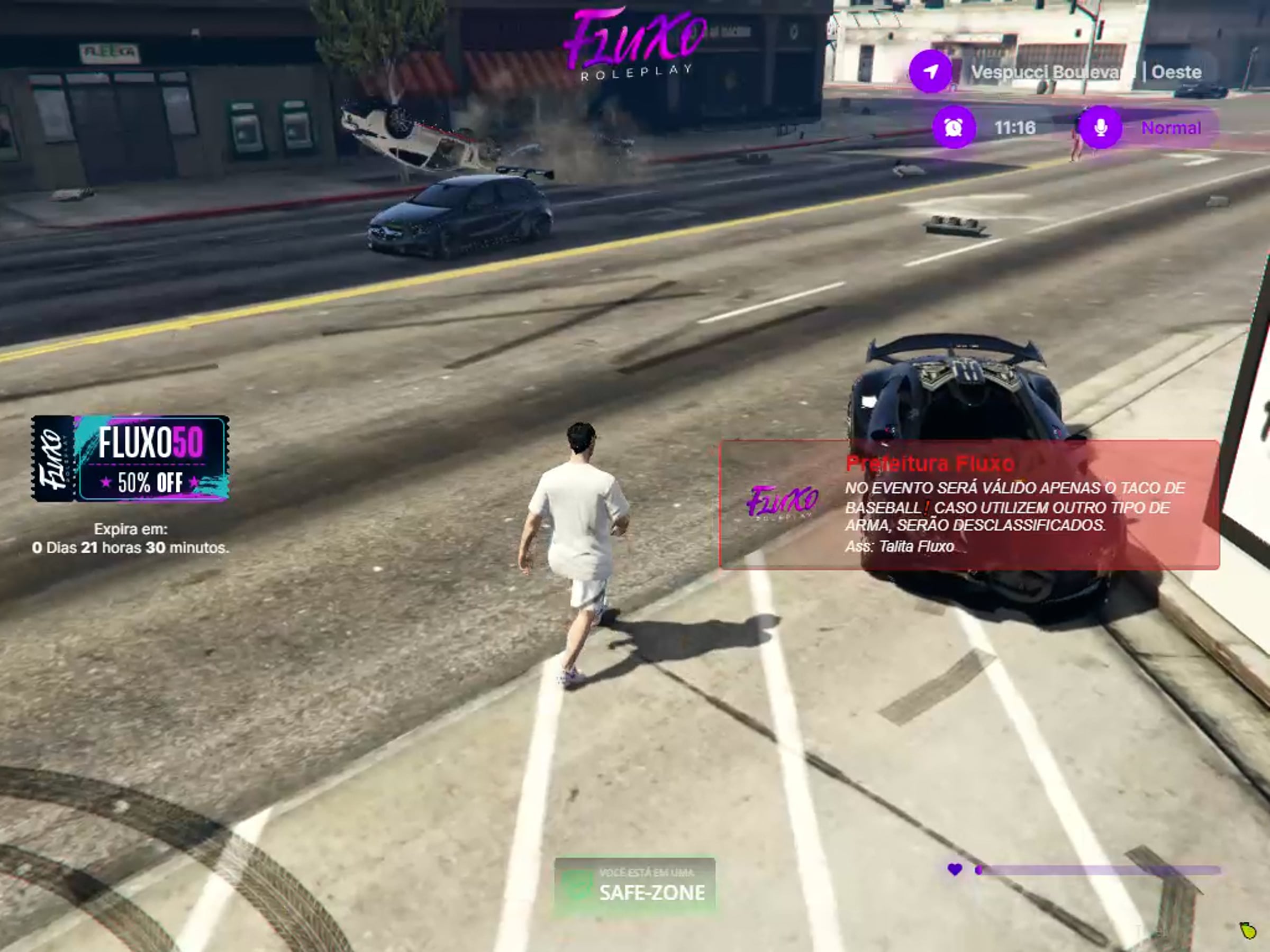Toggle the microphone voice range icon
Viewport: 1270px width, 952px height.
(1100, 127)
